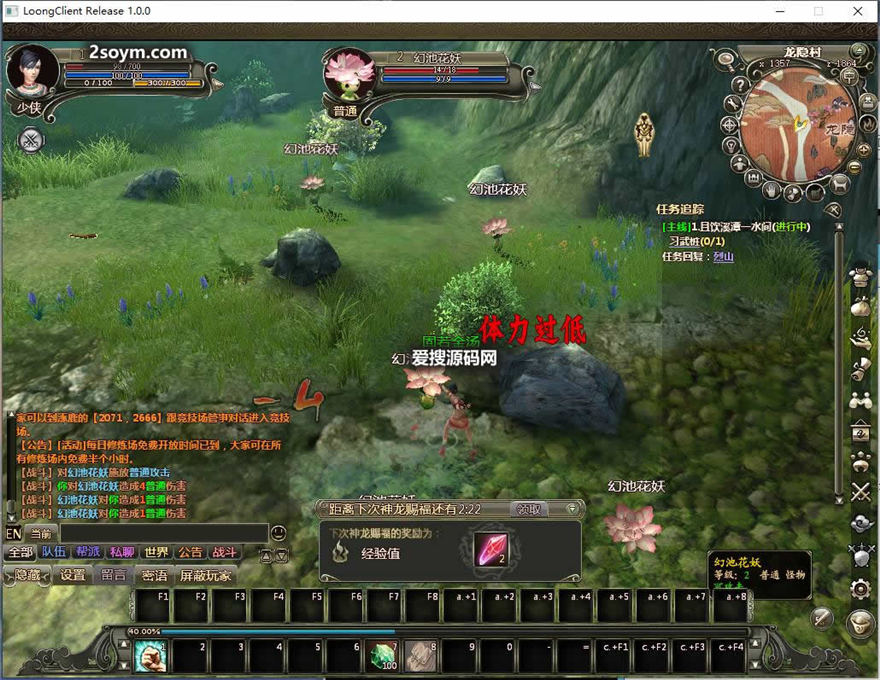
Task: Open the smiley emoji picker
Action: tap(279, 533)
